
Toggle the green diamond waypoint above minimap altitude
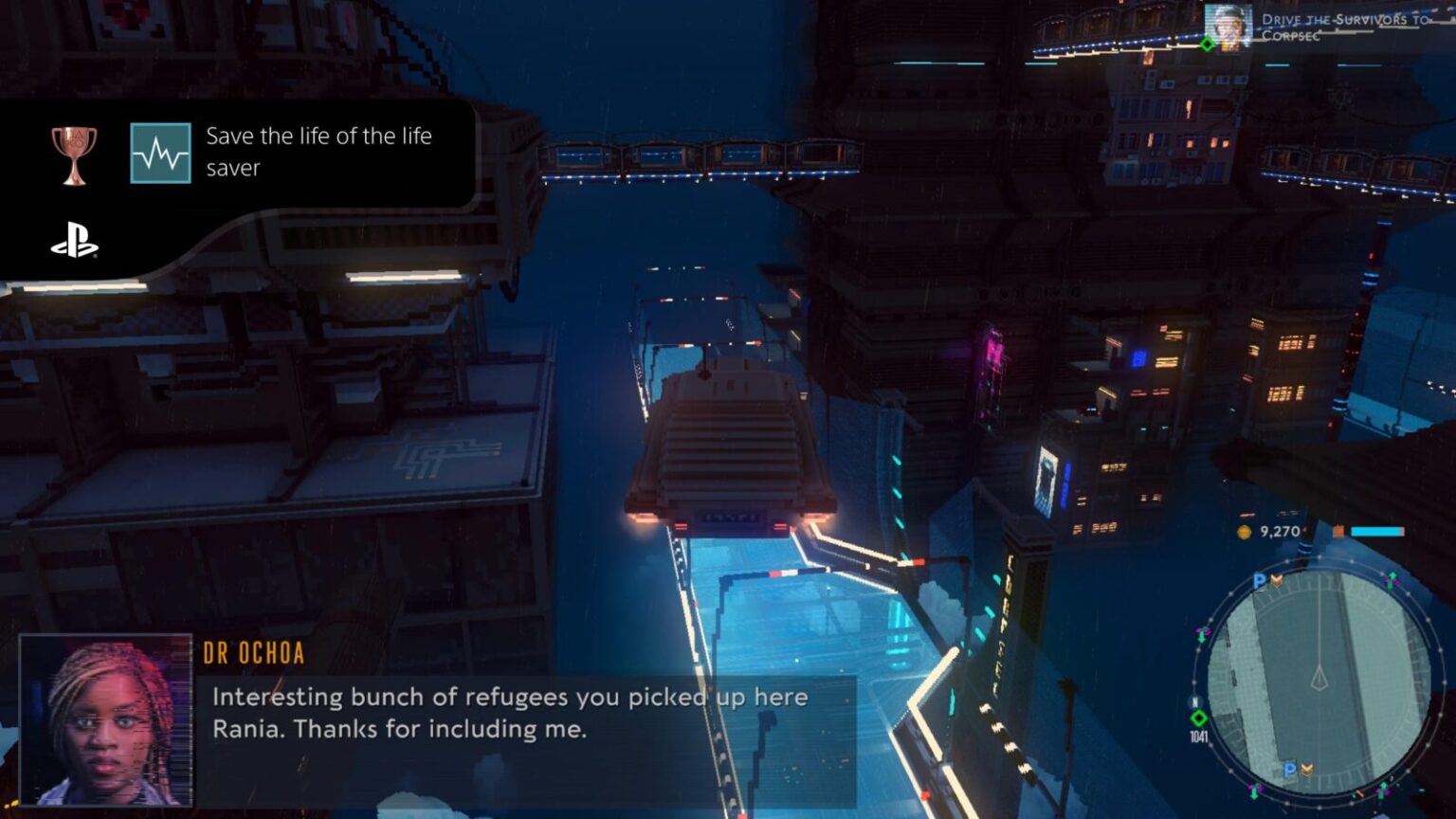pos(1200,717)
